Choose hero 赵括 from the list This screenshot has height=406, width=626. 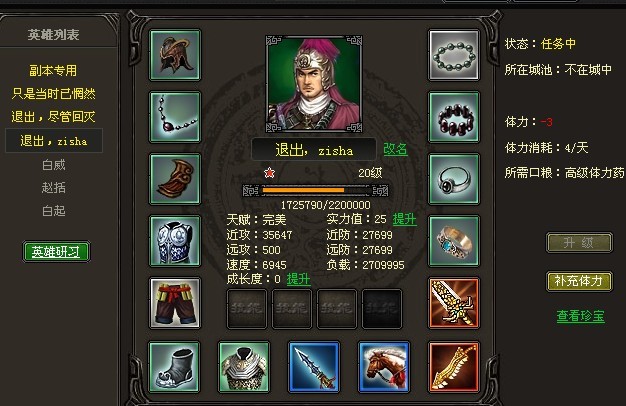click(x=53, y=187)
